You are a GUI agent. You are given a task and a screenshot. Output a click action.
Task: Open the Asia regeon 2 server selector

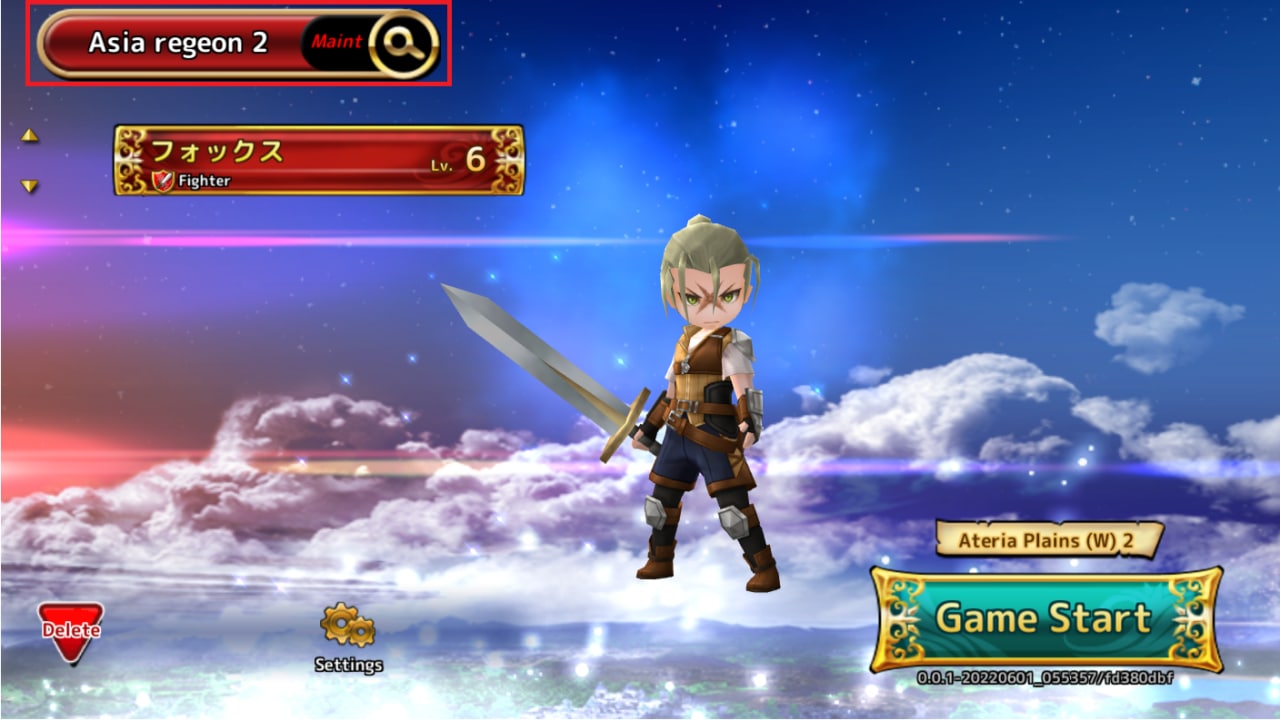[178, 44]
